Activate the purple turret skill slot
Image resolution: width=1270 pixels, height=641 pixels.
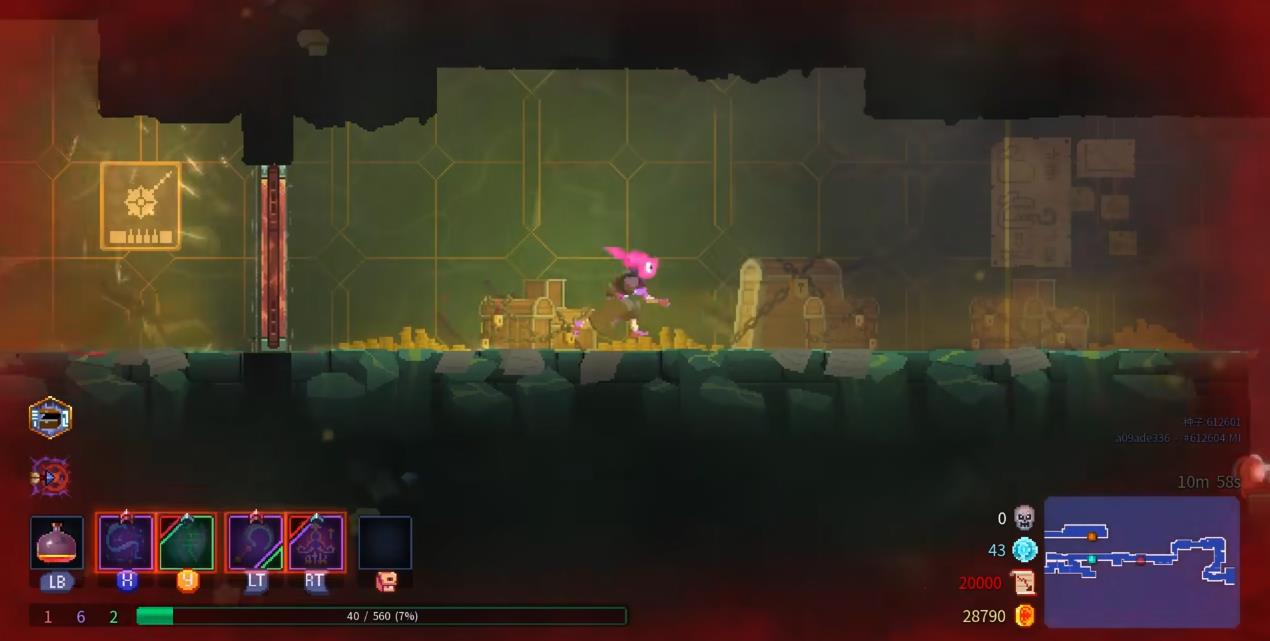pyautogui.click(x=316, y=543)
